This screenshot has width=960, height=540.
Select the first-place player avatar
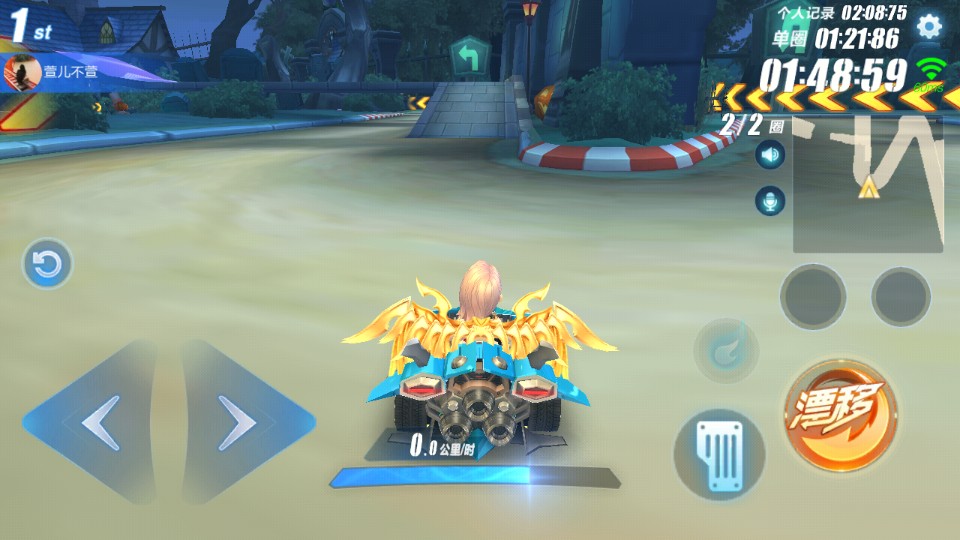(x=20, y=73)
